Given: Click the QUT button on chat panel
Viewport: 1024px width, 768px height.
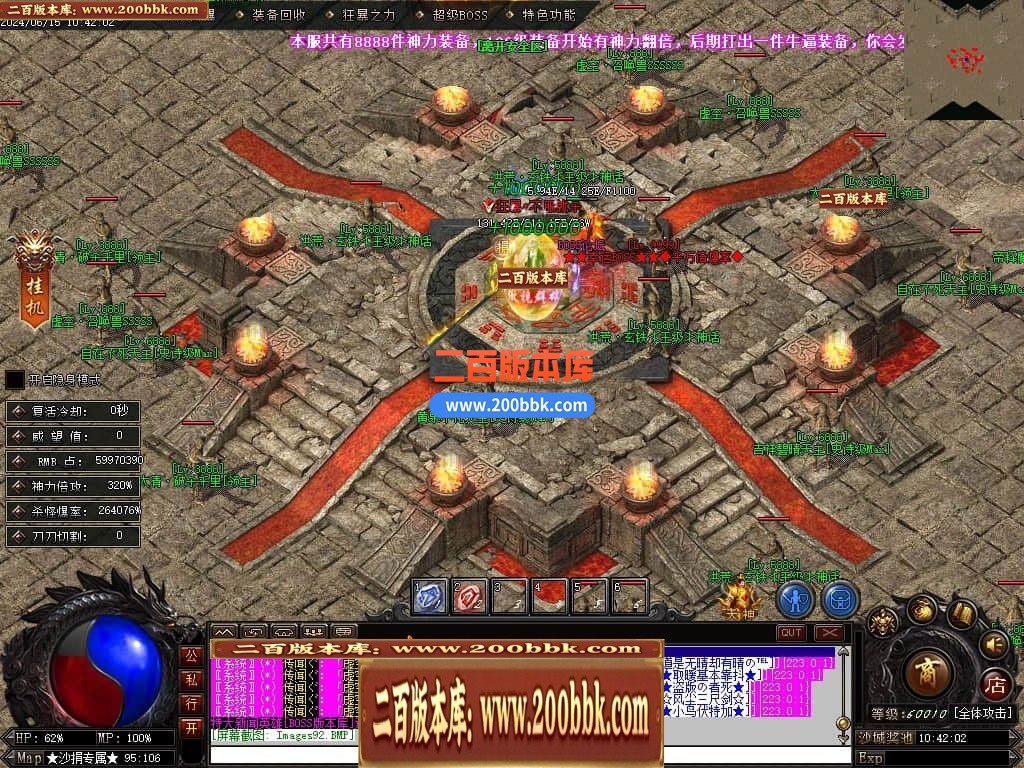Looking at the screenshot, I should (791, 632).
